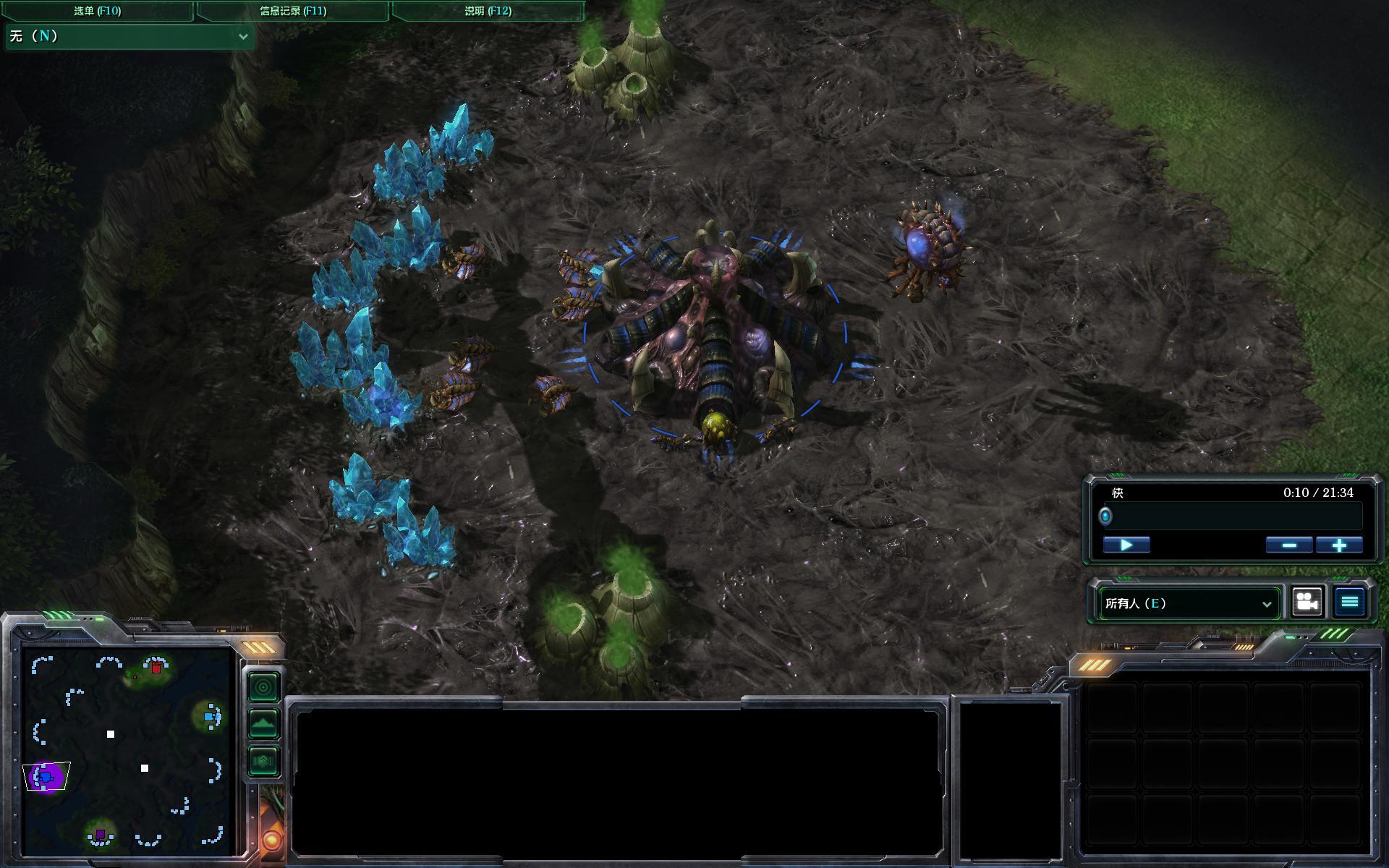The width and height of the screenshot is (1389, 868).
Task: Toggle the minimap terrain display button
Action: 263,723
